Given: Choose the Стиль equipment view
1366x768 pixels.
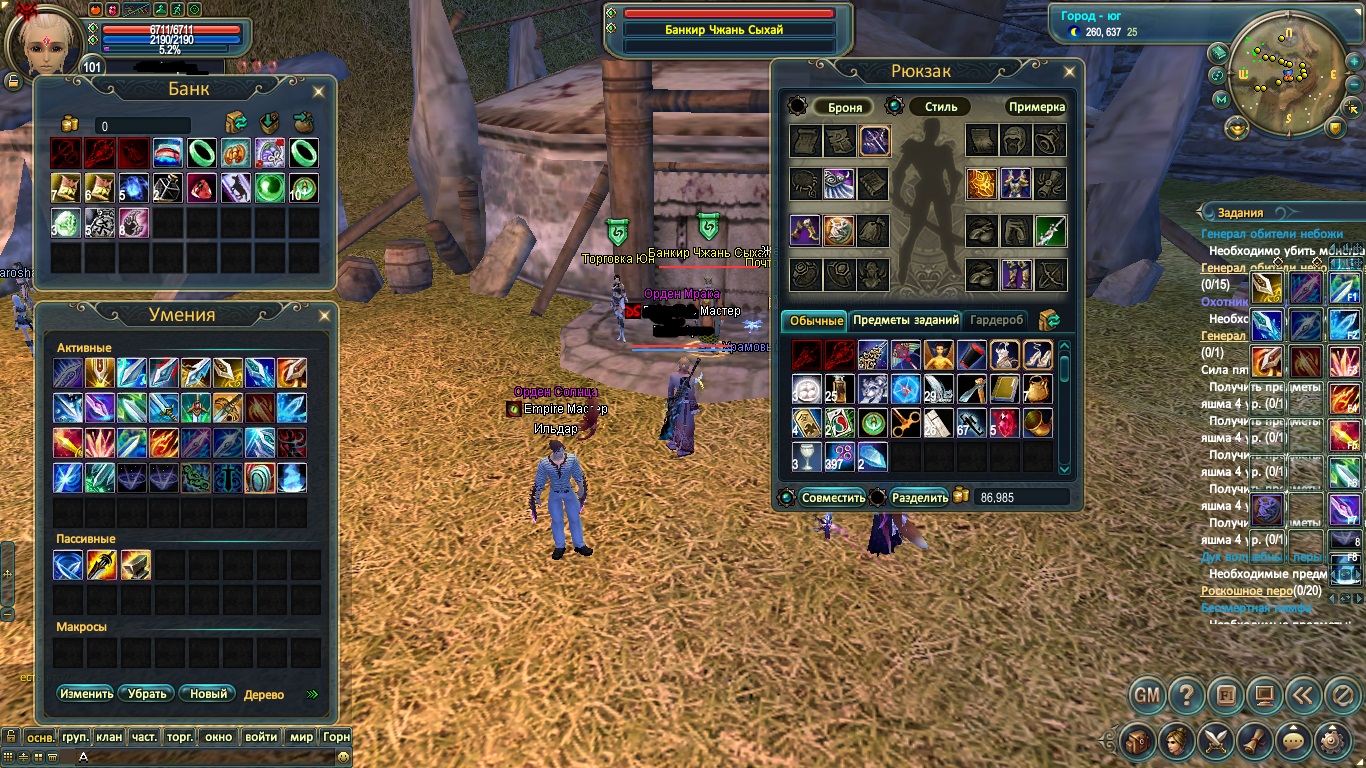Looking at the screenshot, I should click(x=941, y=107).
